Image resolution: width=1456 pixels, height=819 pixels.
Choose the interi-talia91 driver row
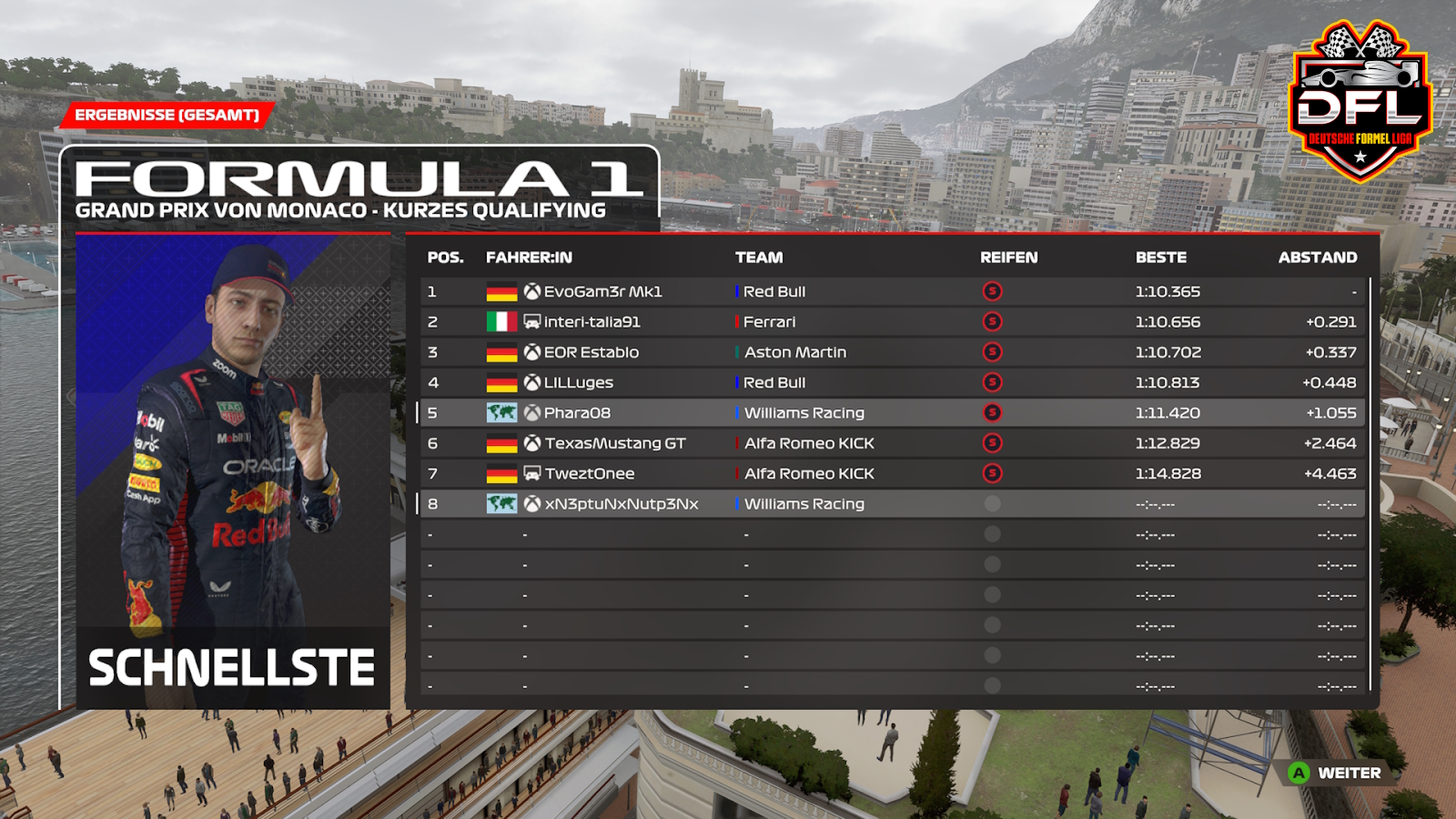pos(591,322)
